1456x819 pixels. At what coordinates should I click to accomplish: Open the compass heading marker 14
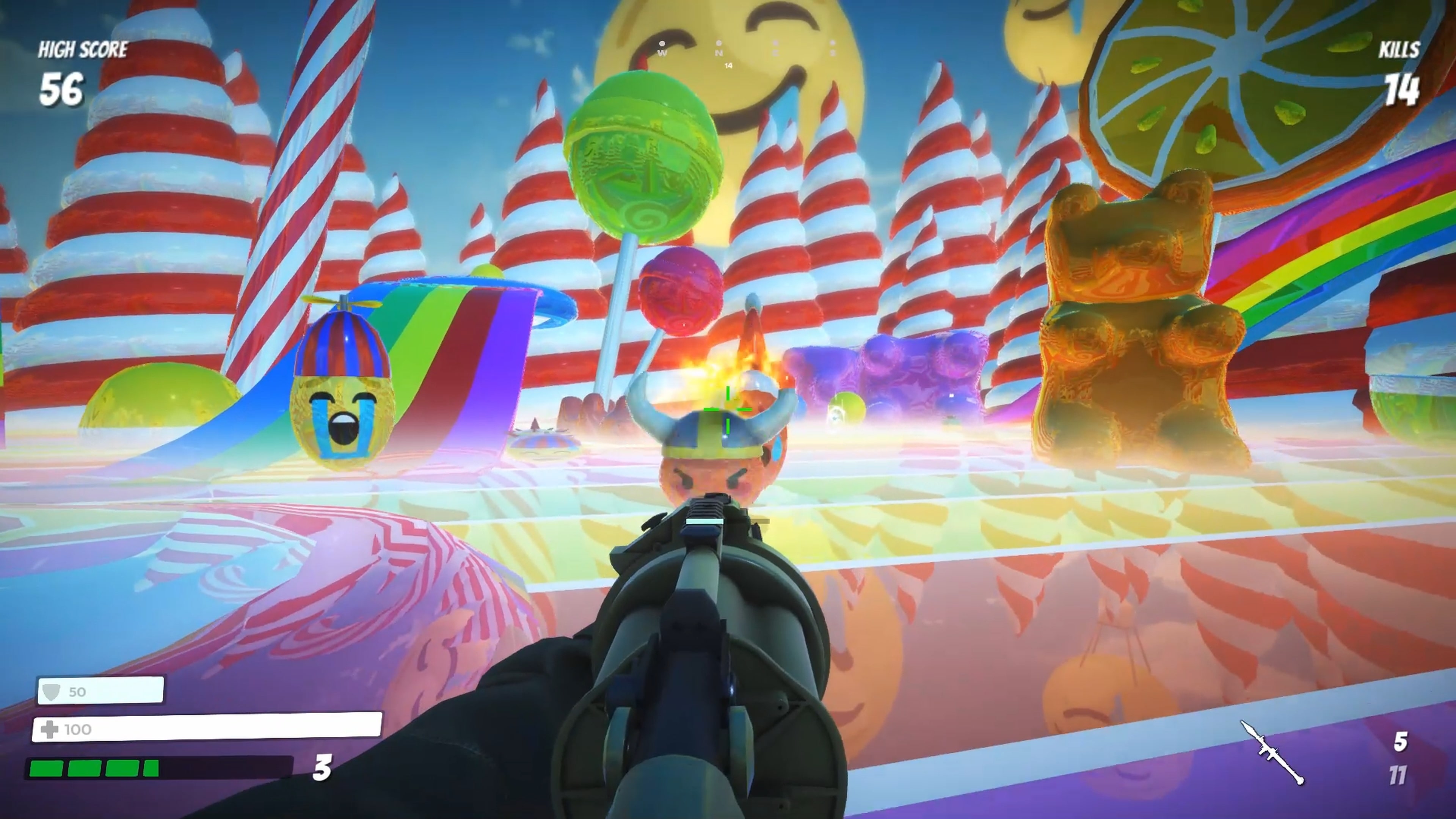728,65
